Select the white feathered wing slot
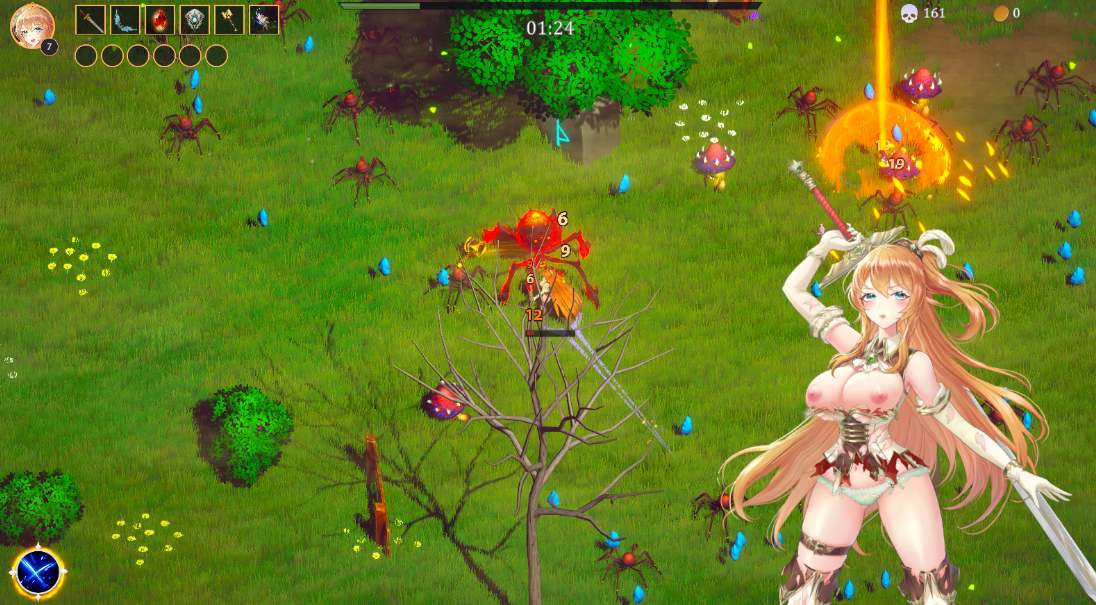This screenshot has width=1096, height=605. coord(264,20)
